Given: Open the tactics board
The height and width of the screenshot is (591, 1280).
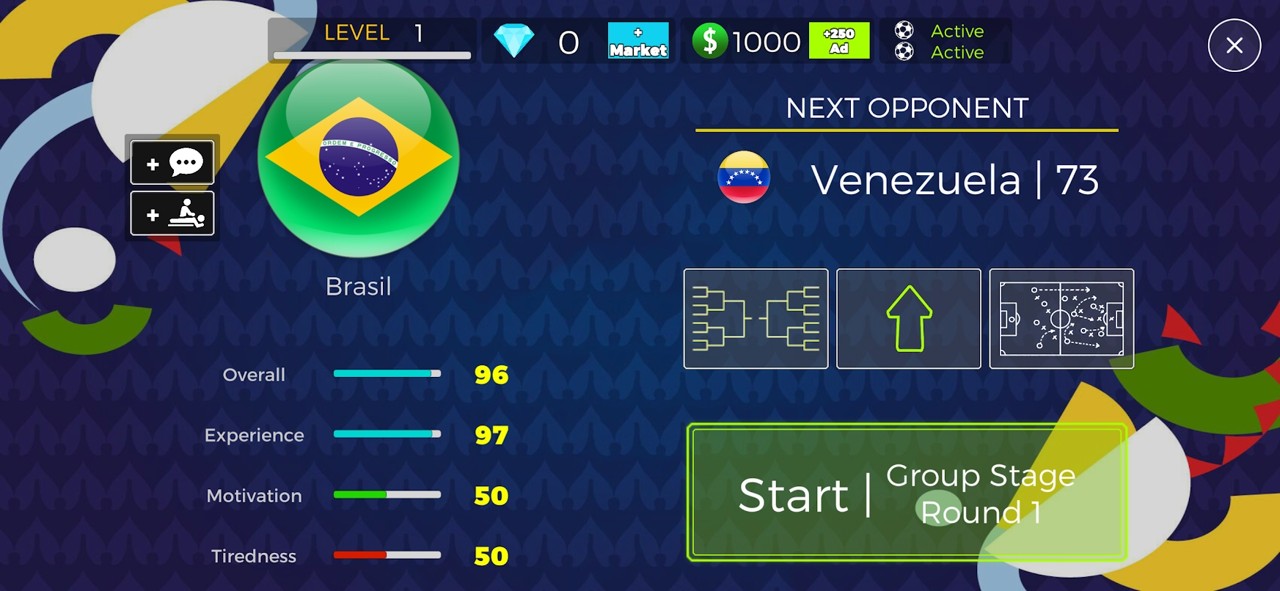Looking at the screenshot, I should tap(1061, 318).
